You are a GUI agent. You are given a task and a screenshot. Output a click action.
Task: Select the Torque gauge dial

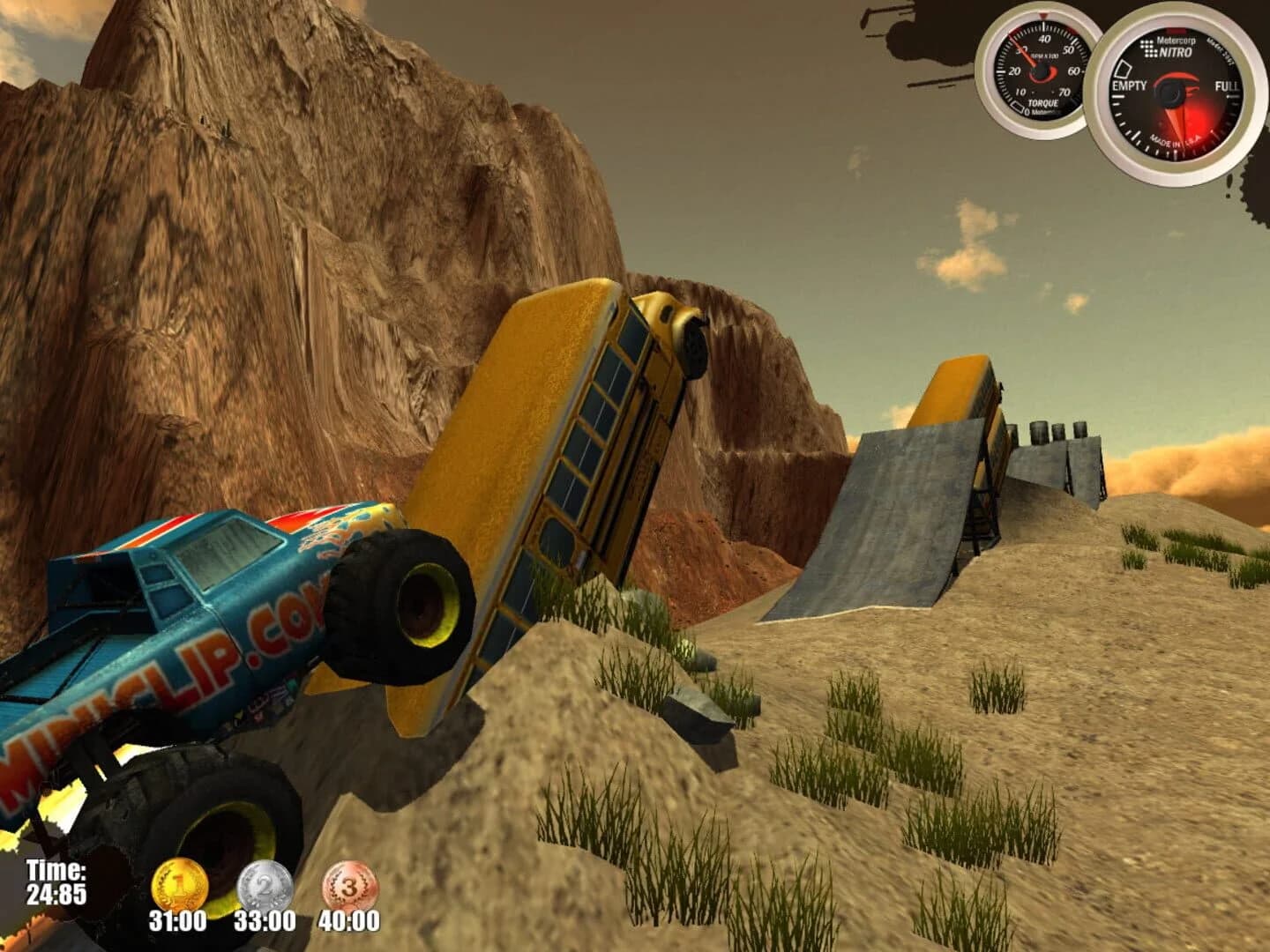[1039, 71]
